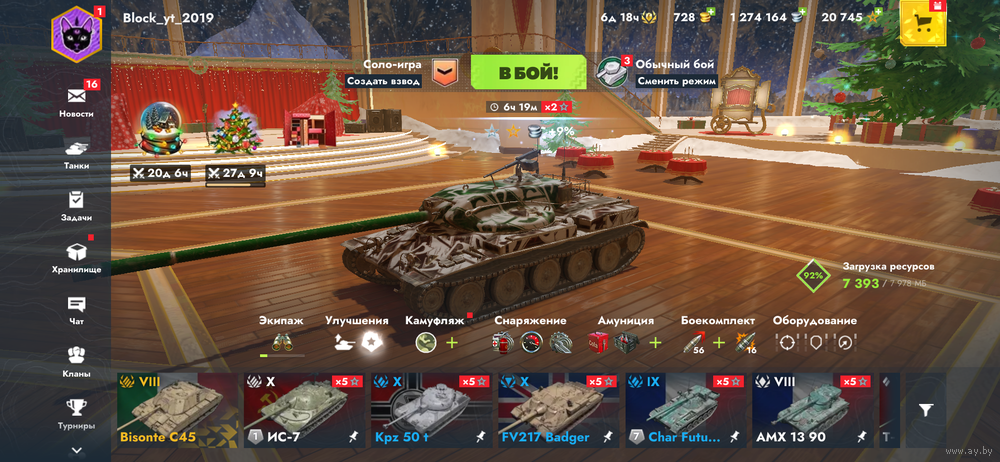
Task: Open the Новости news section
Action: [x=77, y=101]
